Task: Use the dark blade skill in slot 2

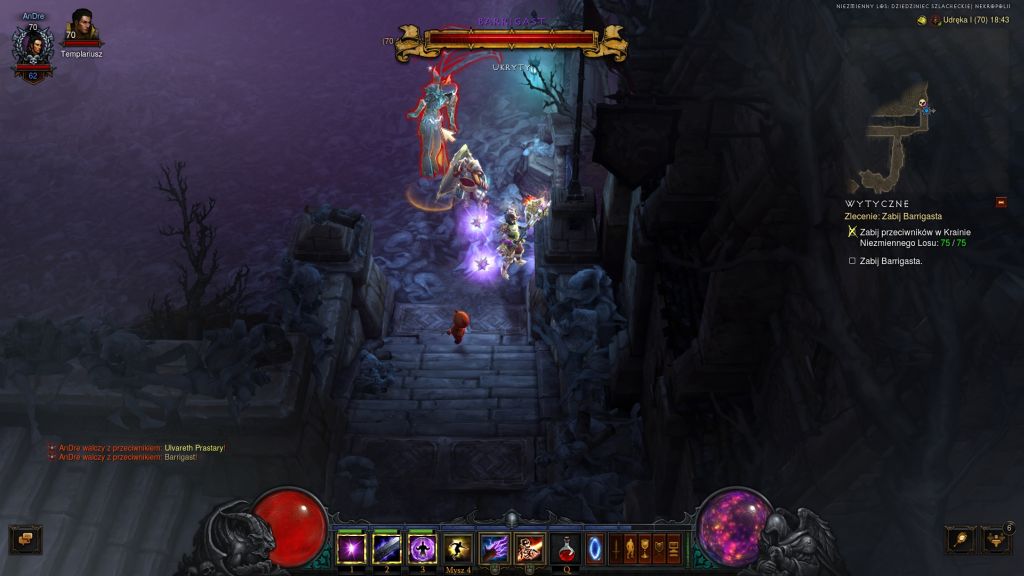Action: (386, 548)
